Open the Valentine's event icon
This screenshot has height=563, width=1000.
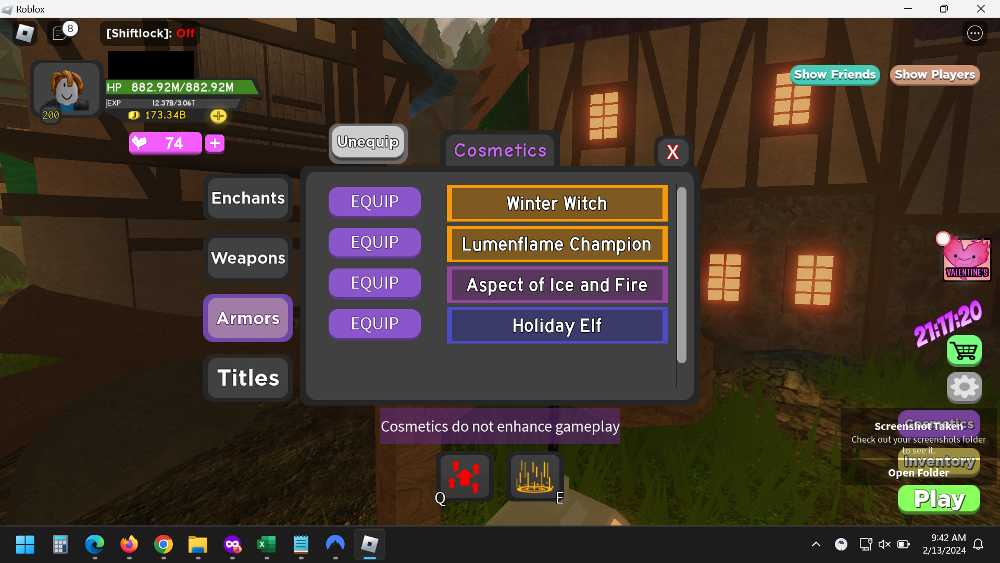966,260
